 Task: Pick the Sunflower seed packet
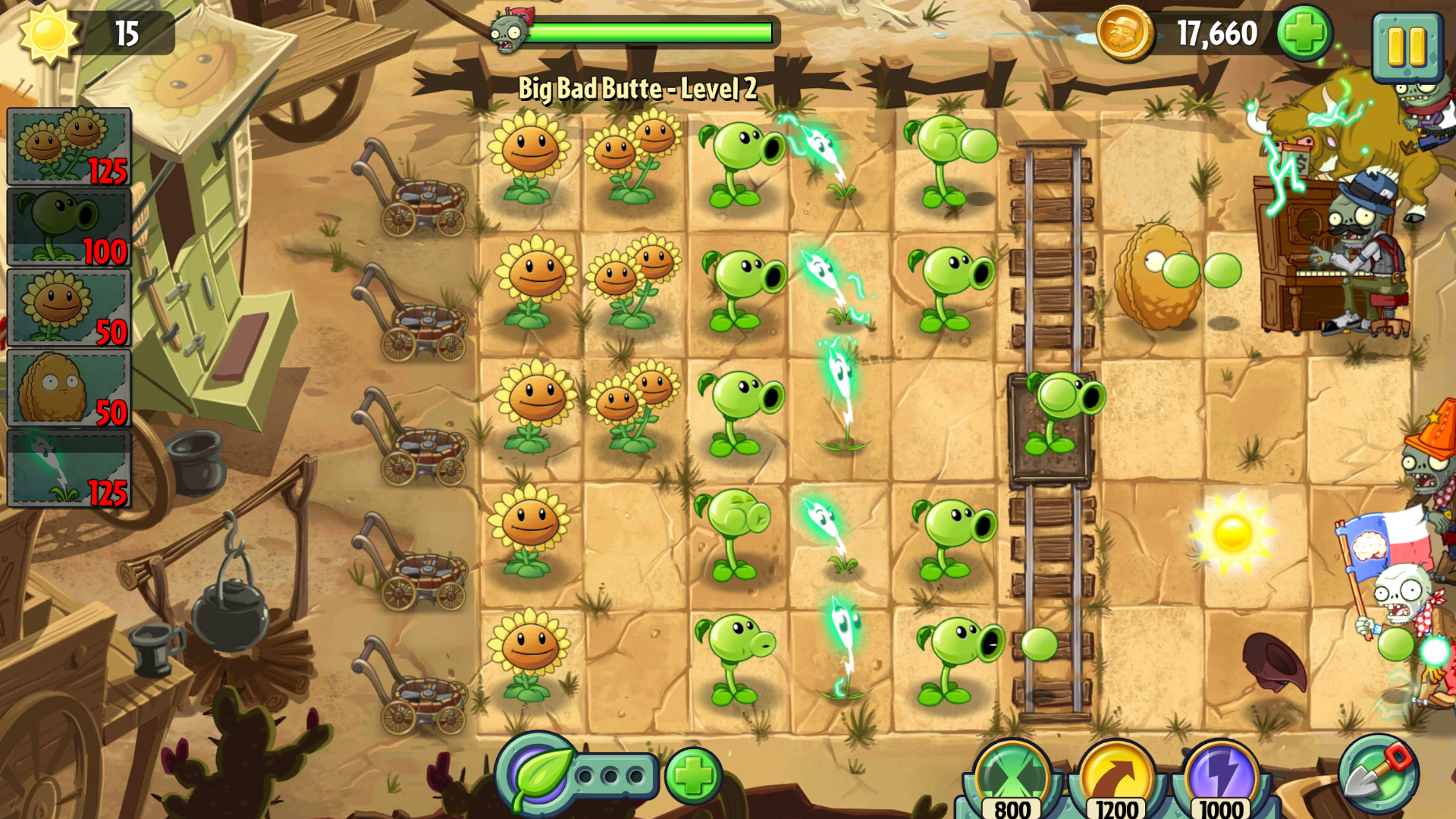coord(69,308)
